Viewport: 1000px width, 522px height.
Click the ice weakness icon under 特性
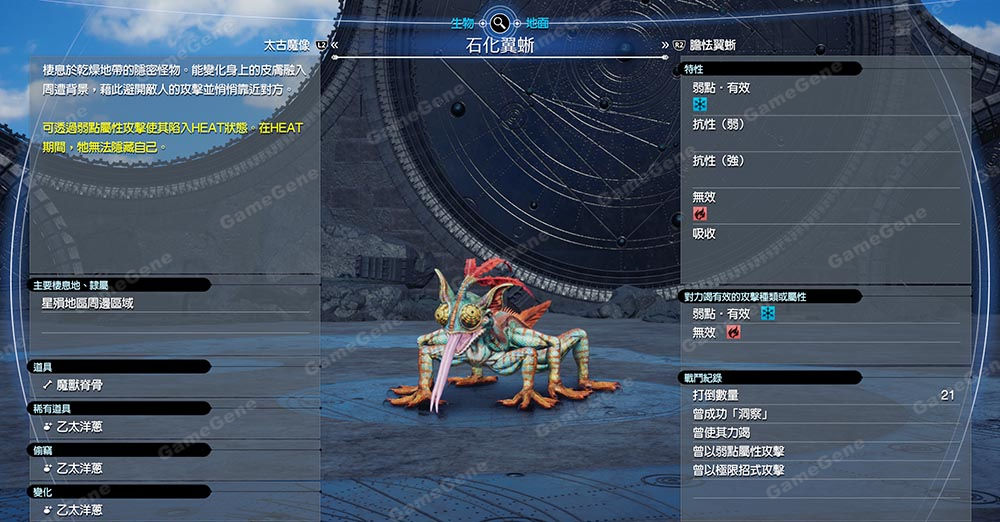(x=700, y=104)
